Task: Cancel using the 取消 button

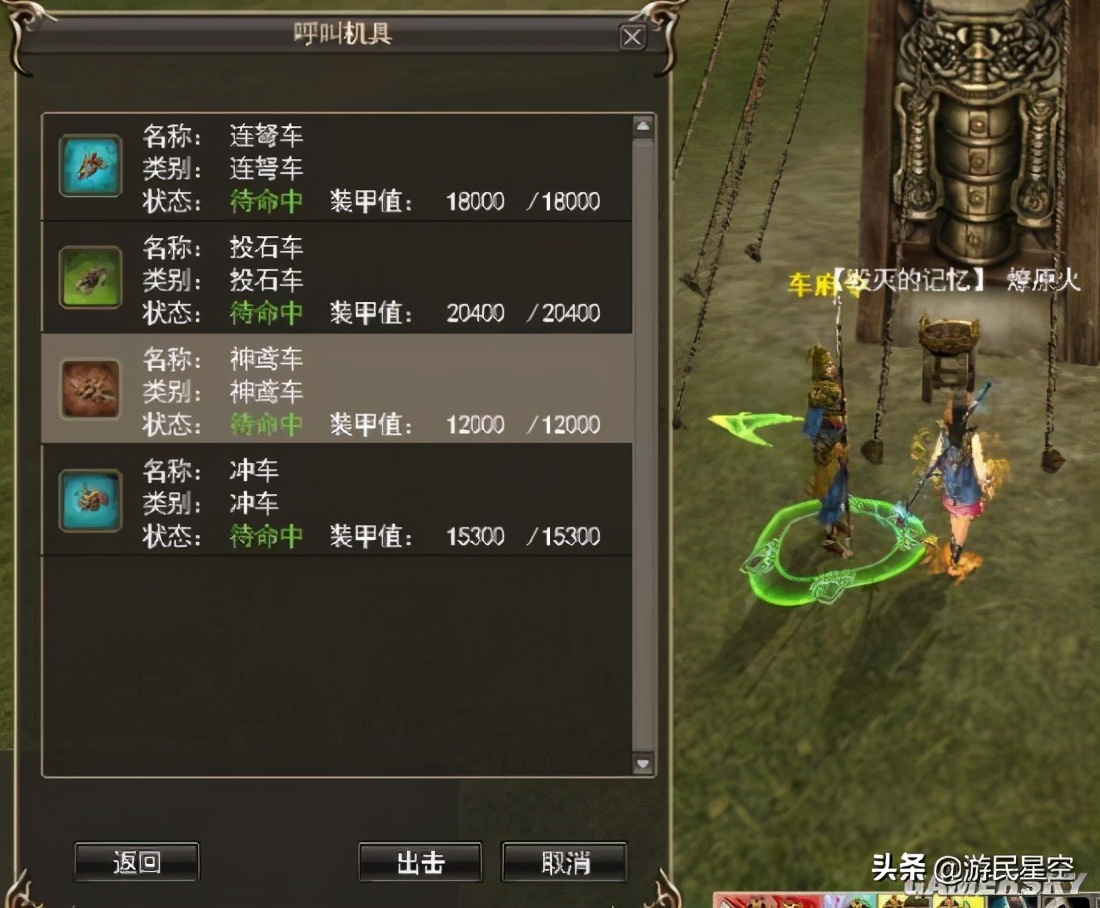Action: pyautogui.click(x=565, y=862)
